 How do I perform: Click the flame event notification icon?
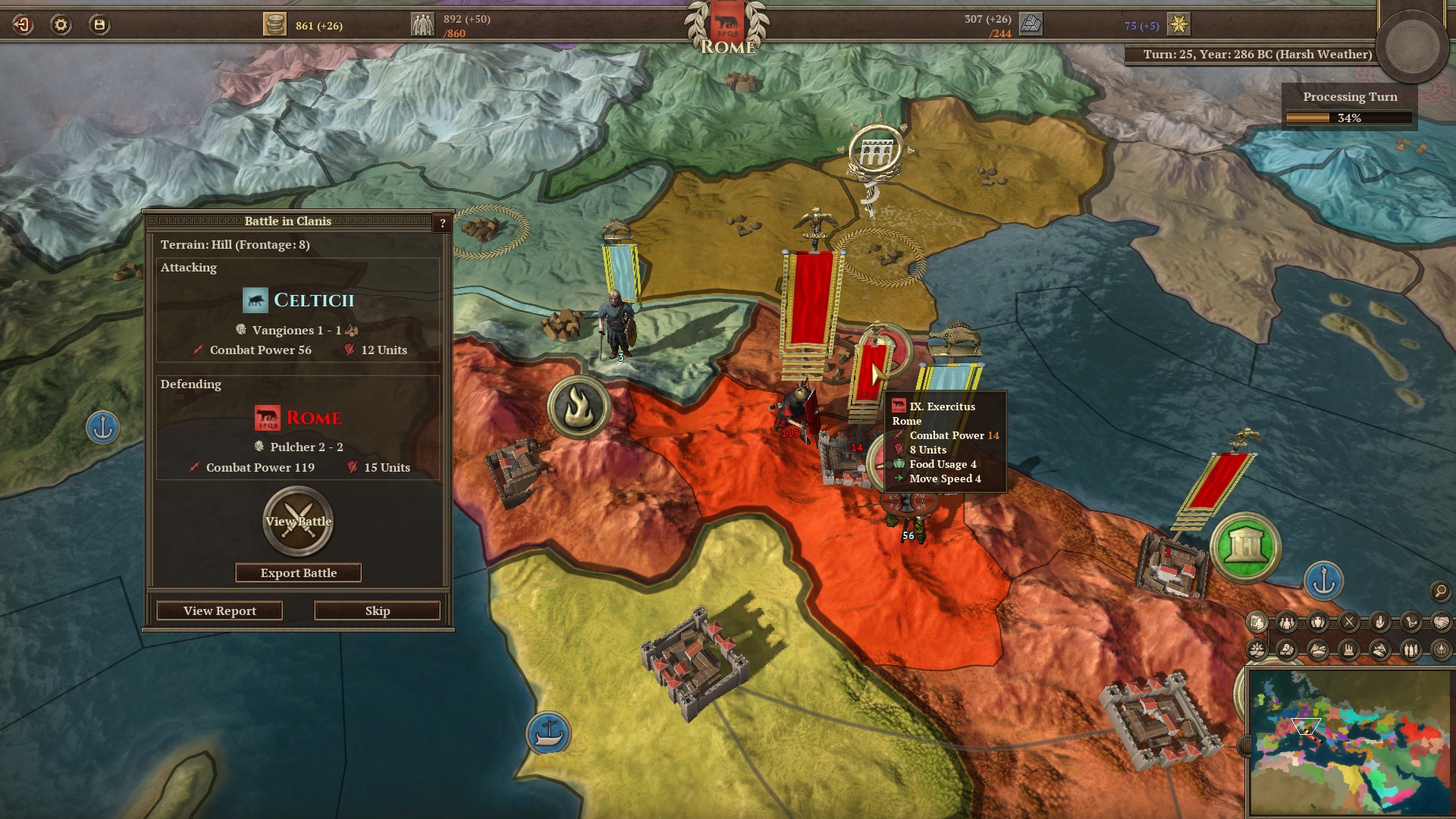[x=579, y=407]
